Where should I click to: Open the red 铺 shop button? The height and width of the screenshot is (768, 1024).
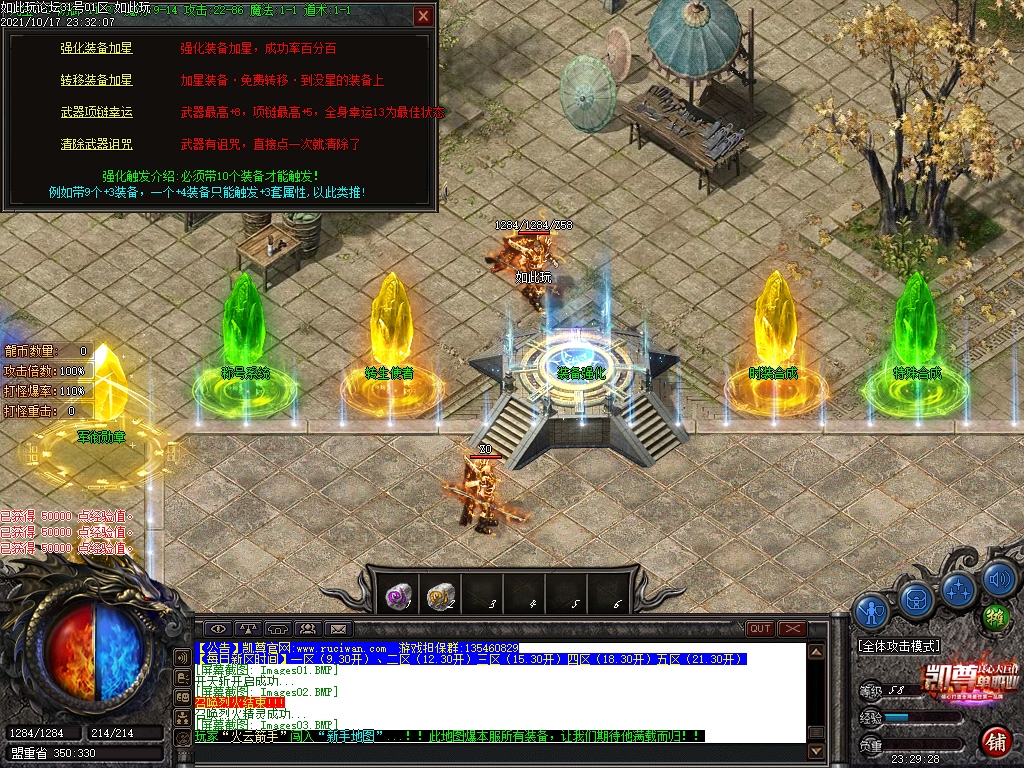click(x=996, y=741)
